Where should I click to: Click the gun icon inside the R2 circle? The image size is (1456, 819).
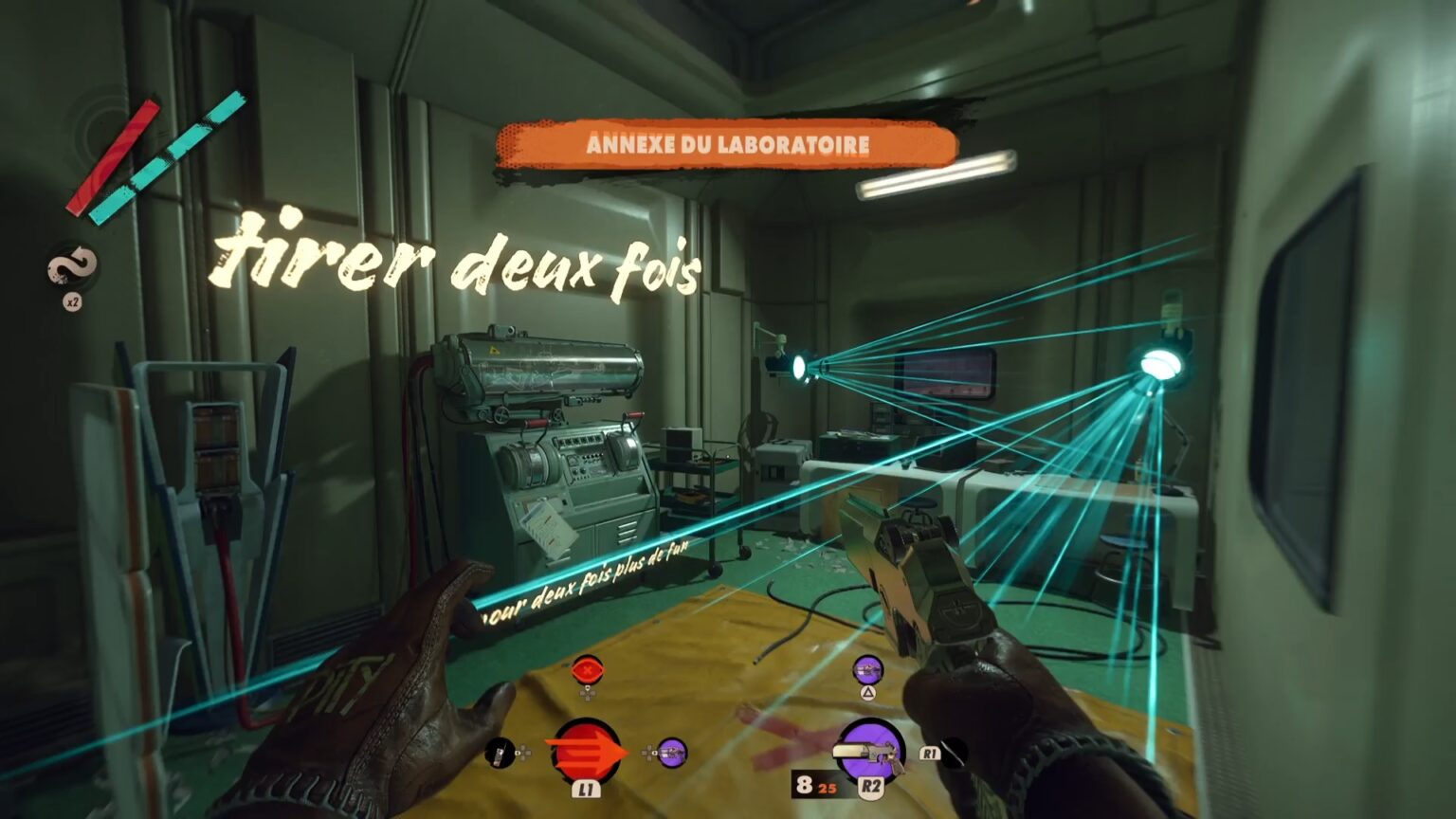[864, 751]
